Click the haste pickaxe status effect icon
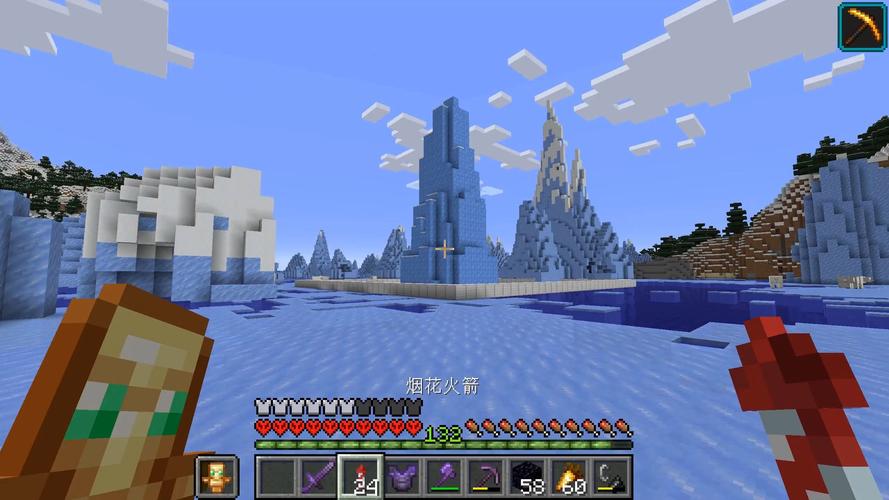 tap(861, 25)
